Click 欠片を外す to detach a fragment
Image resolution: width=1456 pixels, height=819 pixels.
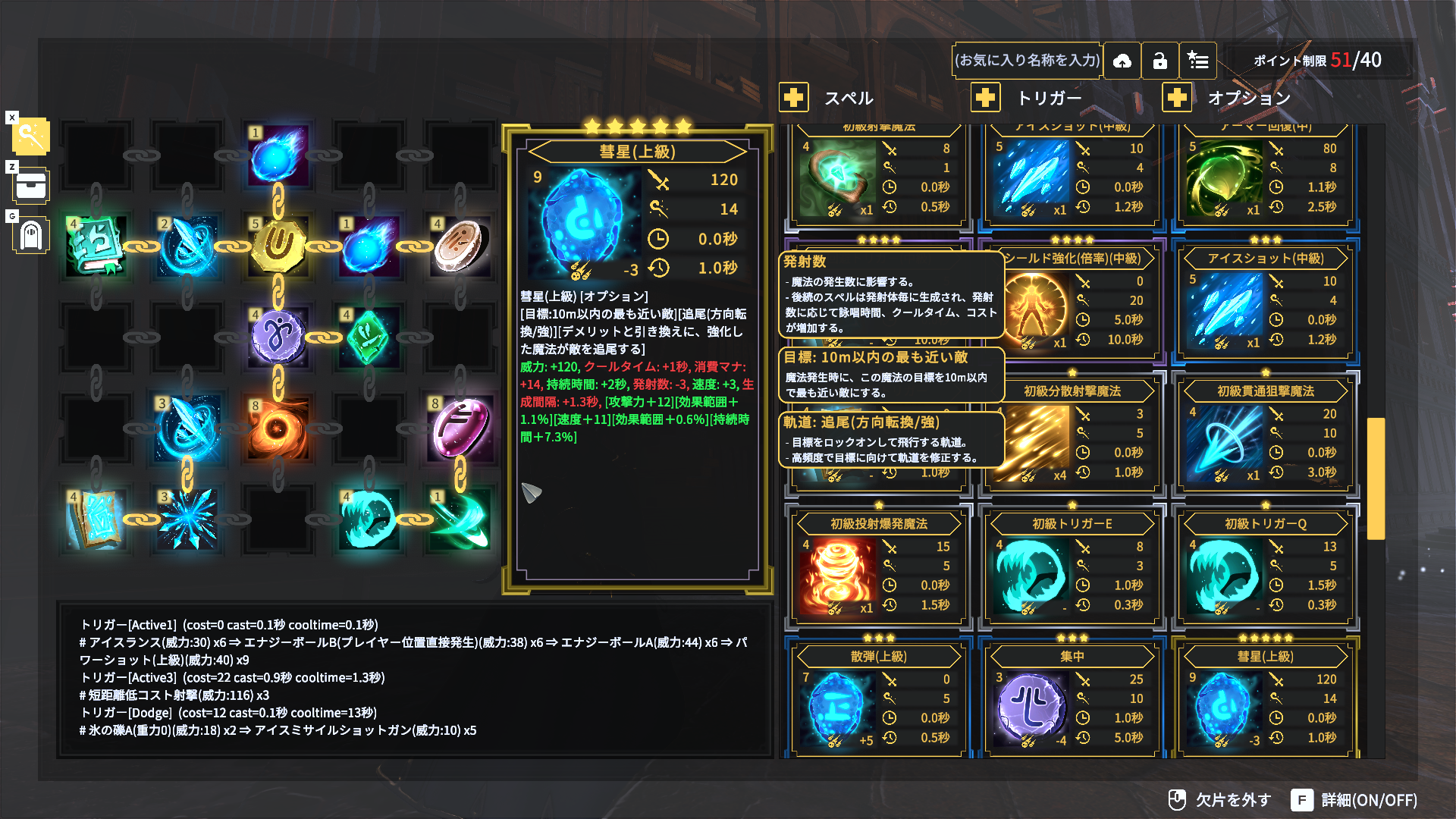tap(1221, 800)
